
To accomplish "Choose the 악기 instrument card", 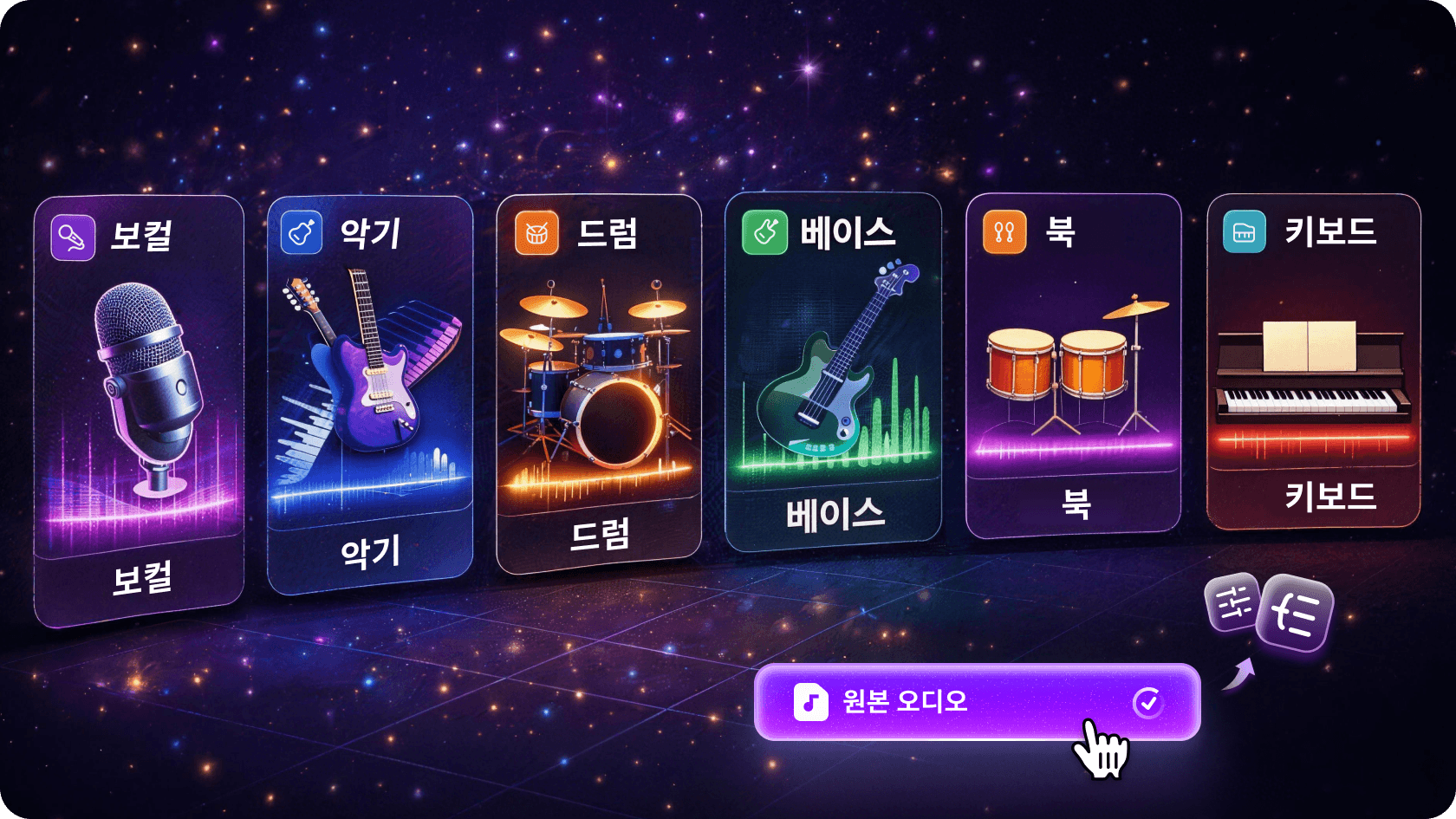I will coord(370,394).
